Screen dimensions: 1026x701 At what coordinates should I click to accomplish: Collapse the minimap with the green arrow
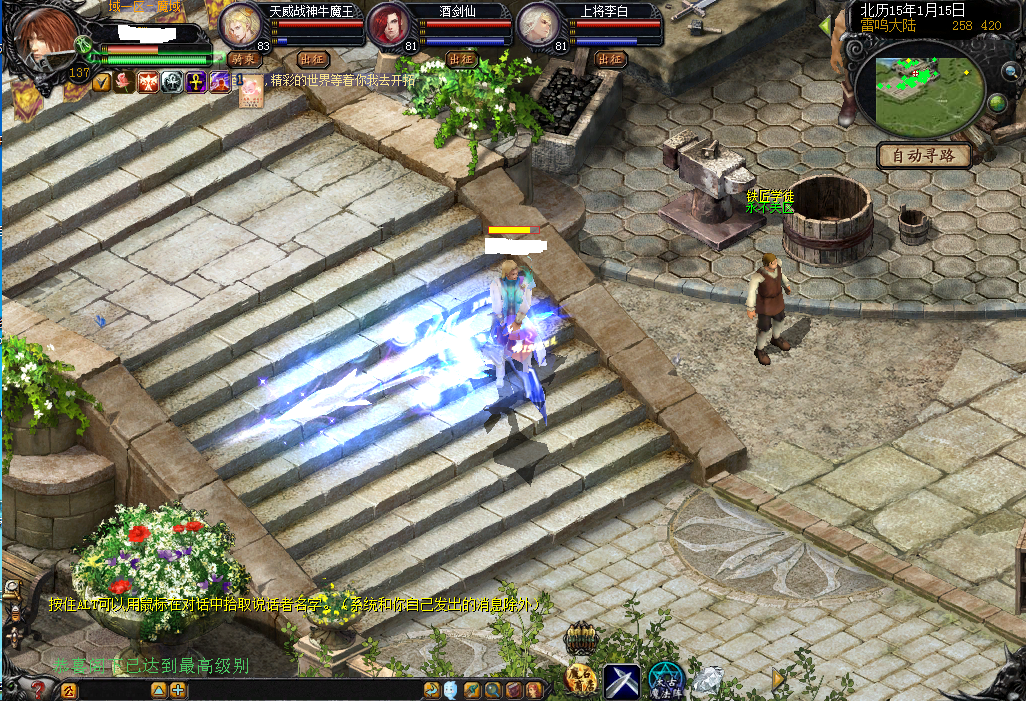(825, 25)
